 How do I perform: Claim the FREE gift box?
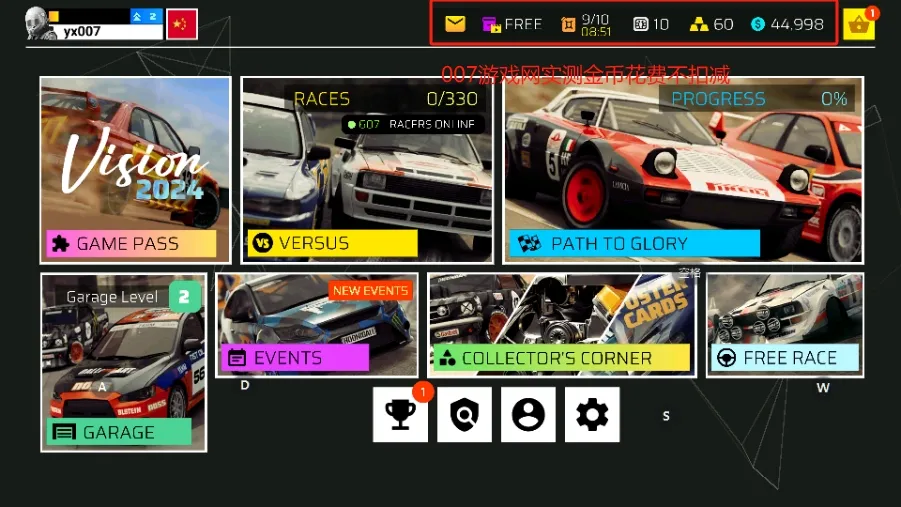click(x=511, y=24)
